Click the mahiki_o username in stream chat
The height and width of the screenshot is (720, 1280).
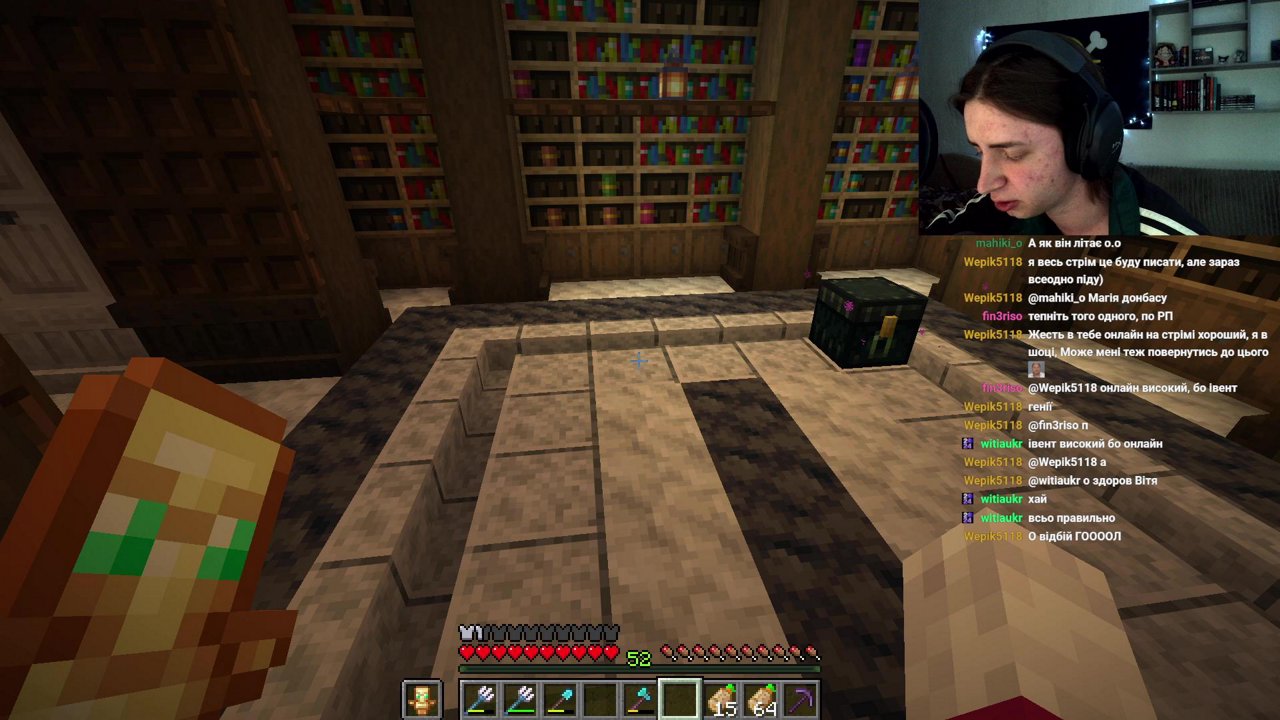(998, 243)
